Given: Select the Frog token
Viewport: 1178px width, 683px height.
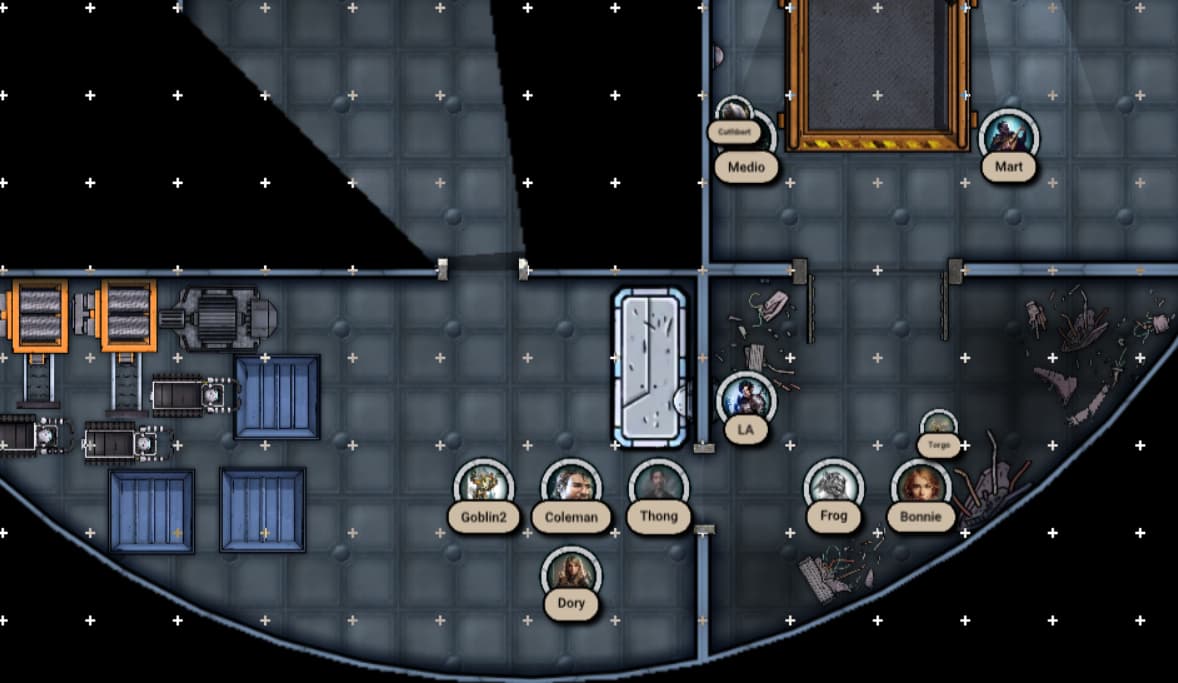Looking at the screenshot, I should pyautogui.click(x=833, y=487).
